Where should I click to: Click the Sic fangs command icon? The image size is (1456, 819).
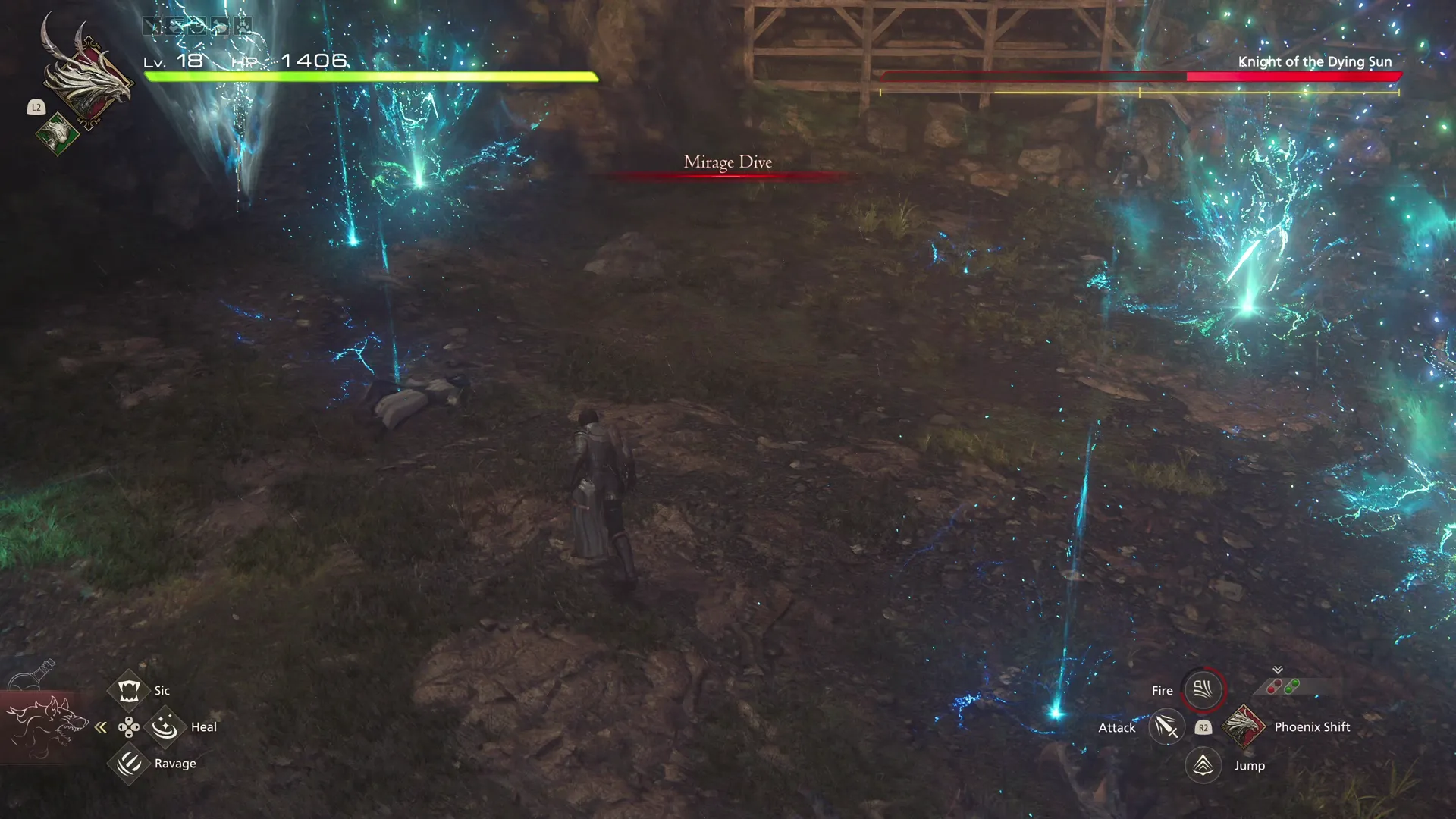[129, 689]
